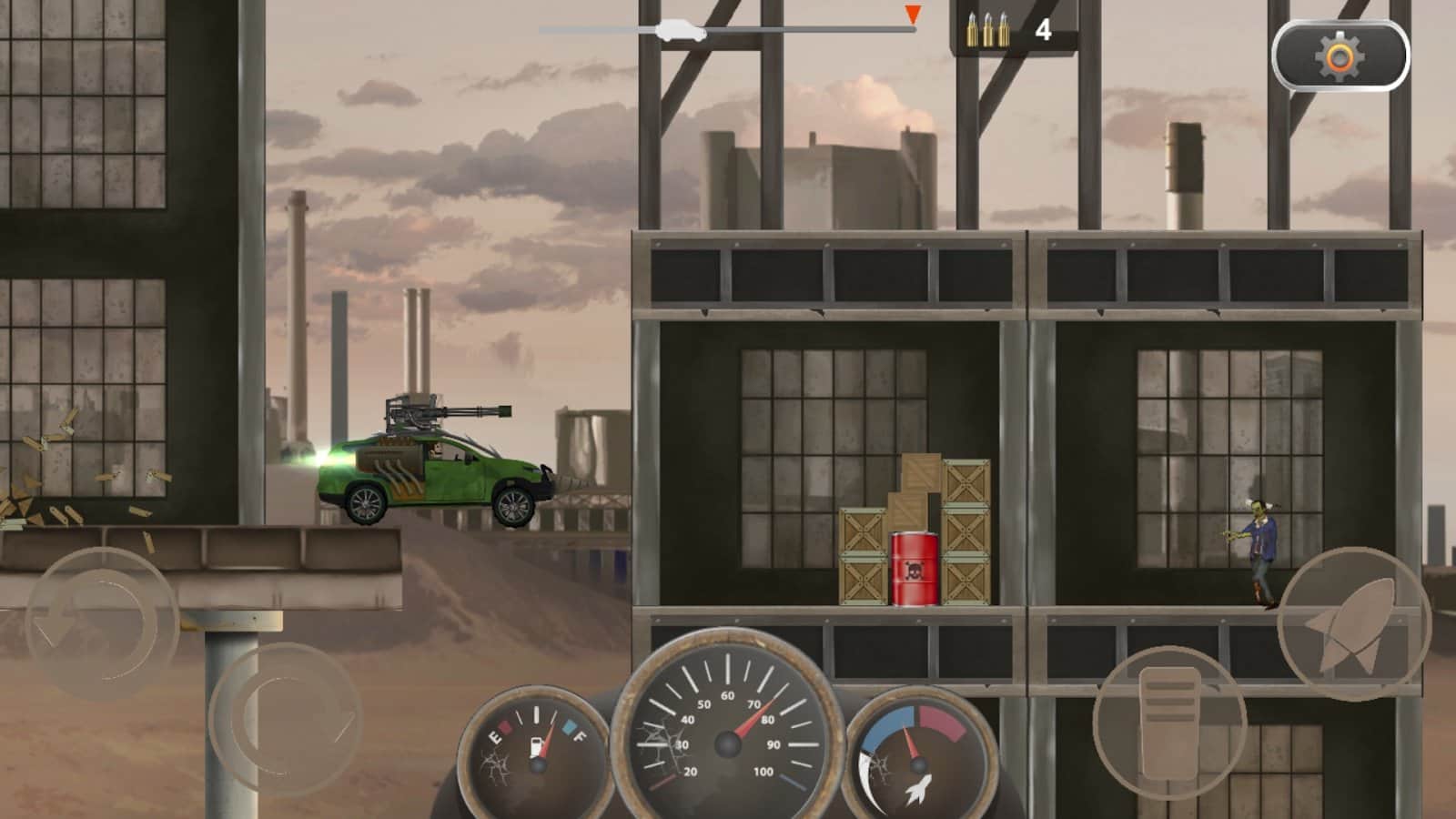Viewport: 1456px width, 819px height.
Task: Open the gear settings menu
Action: tap(1340, 56)
